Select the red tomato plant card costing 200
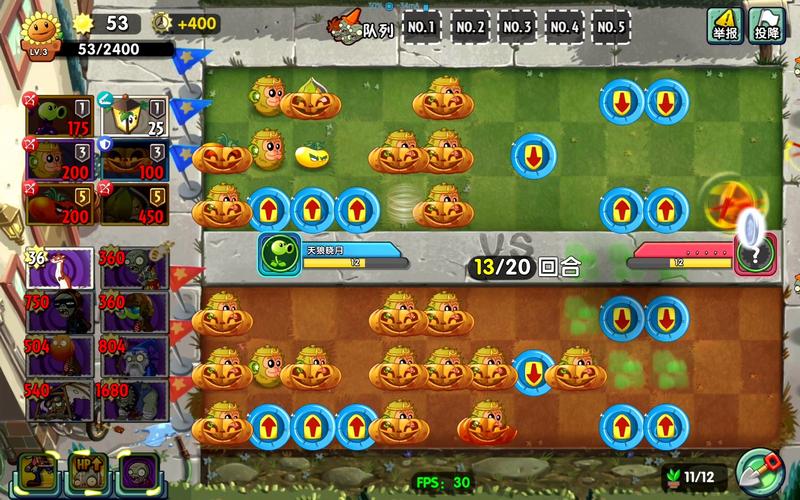Image resolution: width=800 pixels, height=500 pixels. [x=59, y=203]
